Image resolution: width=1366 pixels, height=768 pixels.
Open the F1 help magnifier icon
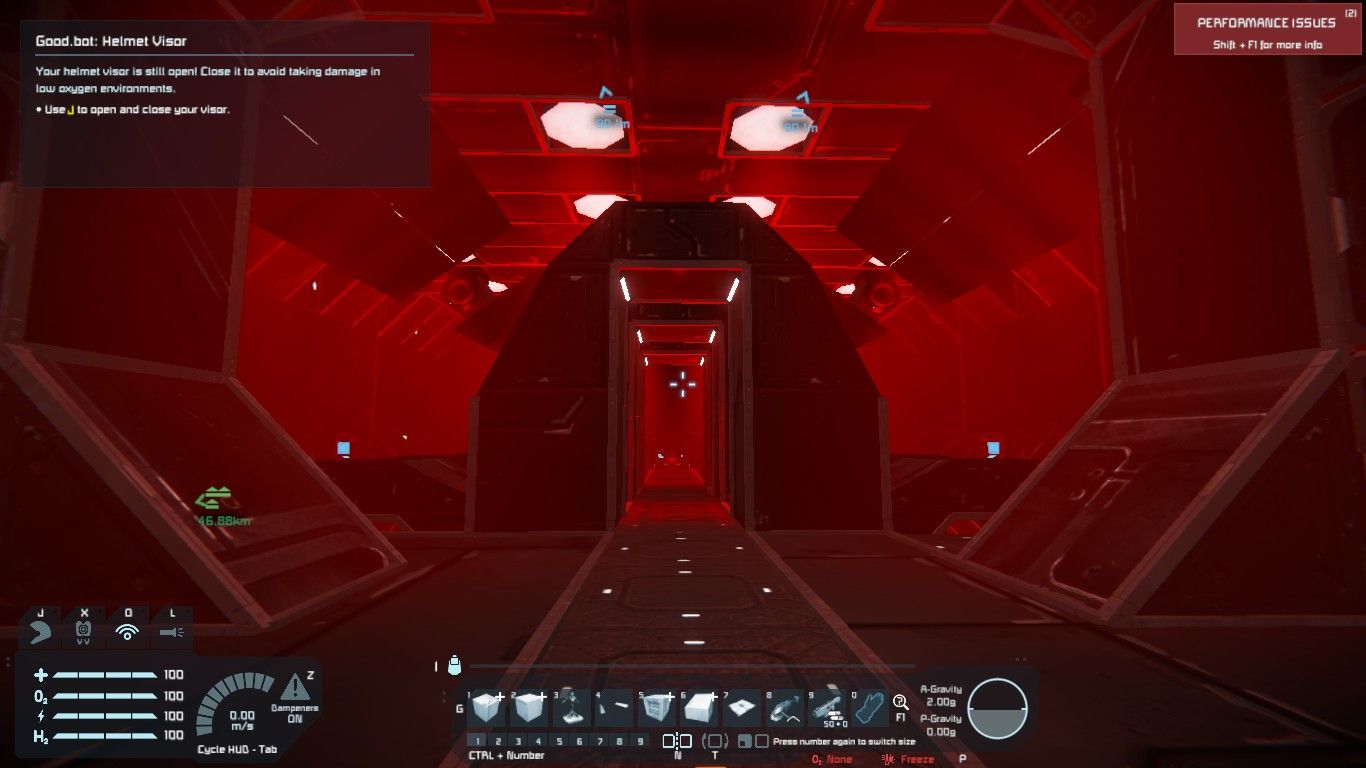pos(901,703)
